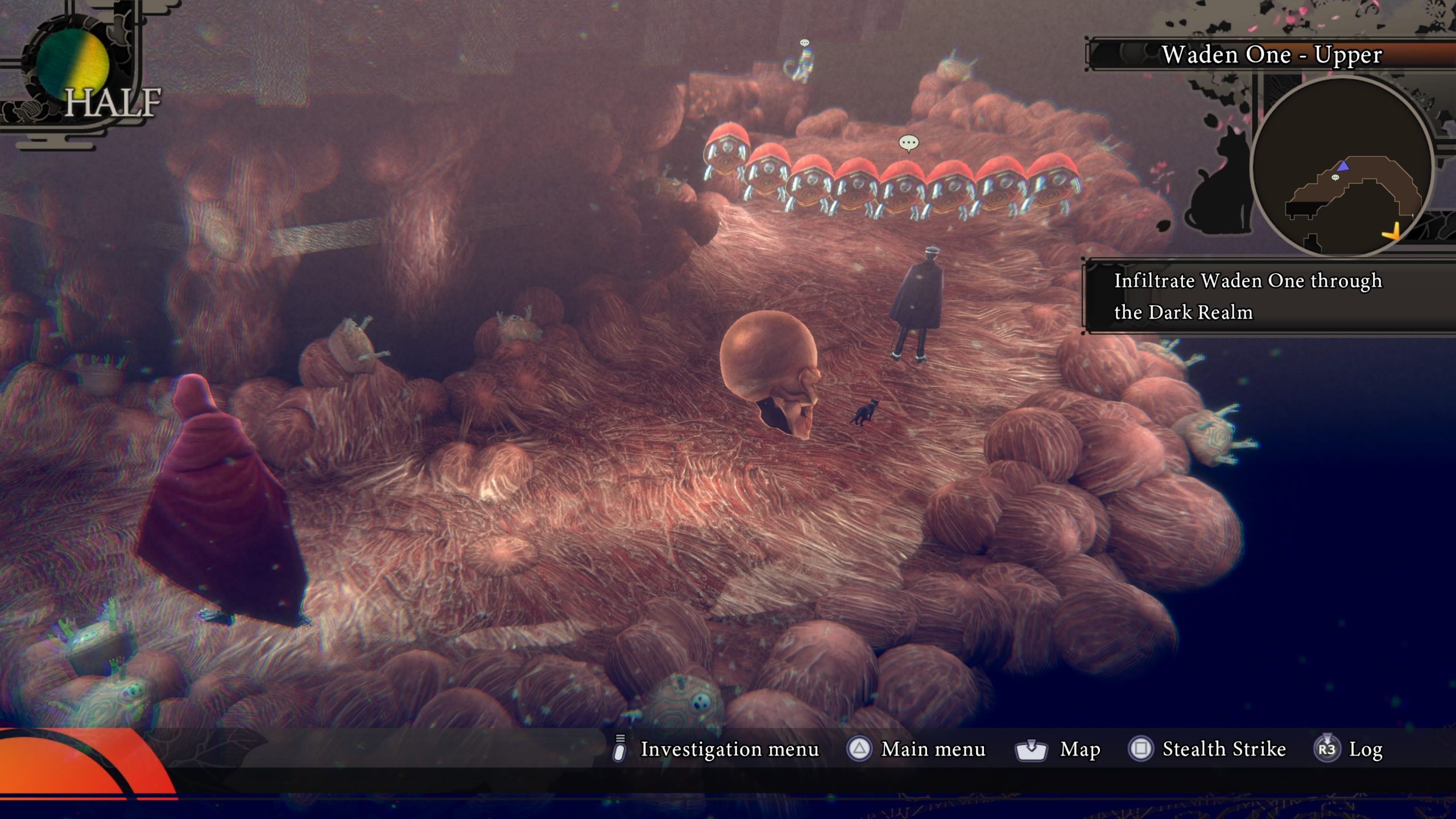Show the Map
Image resolution: width=1456 pixels, height=819 pixels.
1058,749
